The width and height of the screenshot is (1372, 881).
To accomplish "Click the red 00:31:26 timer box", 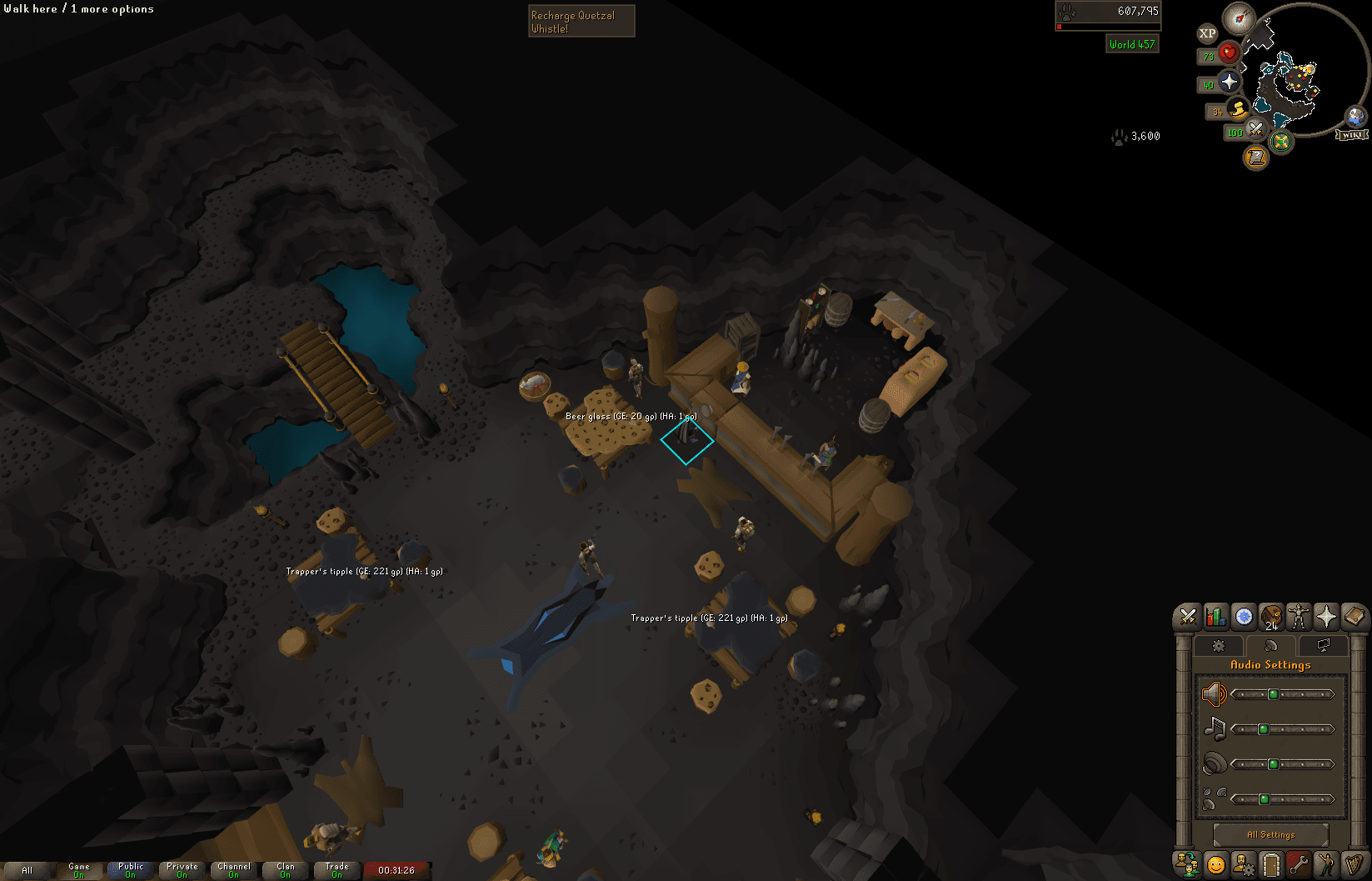I will pyautogui.click(x=397, y=869).
